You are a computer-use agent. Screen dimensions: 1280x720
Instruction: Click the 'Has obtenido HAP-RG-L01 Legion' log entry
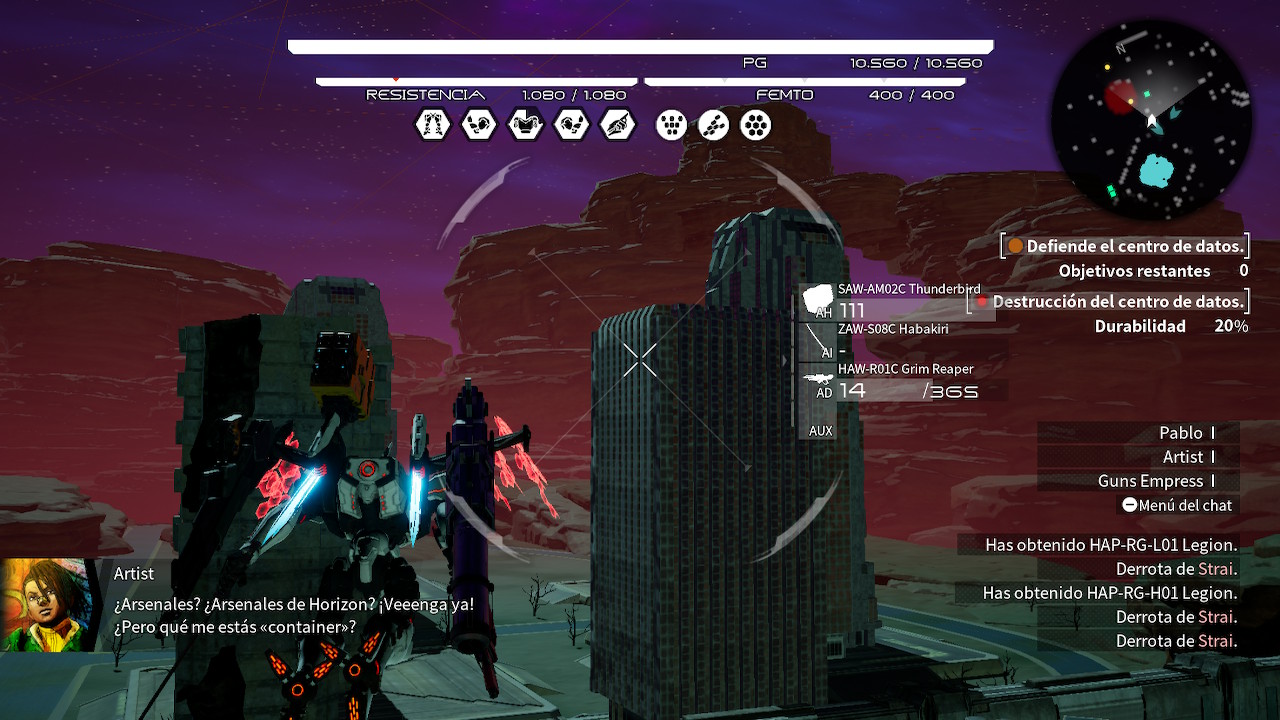point(1111,545)
